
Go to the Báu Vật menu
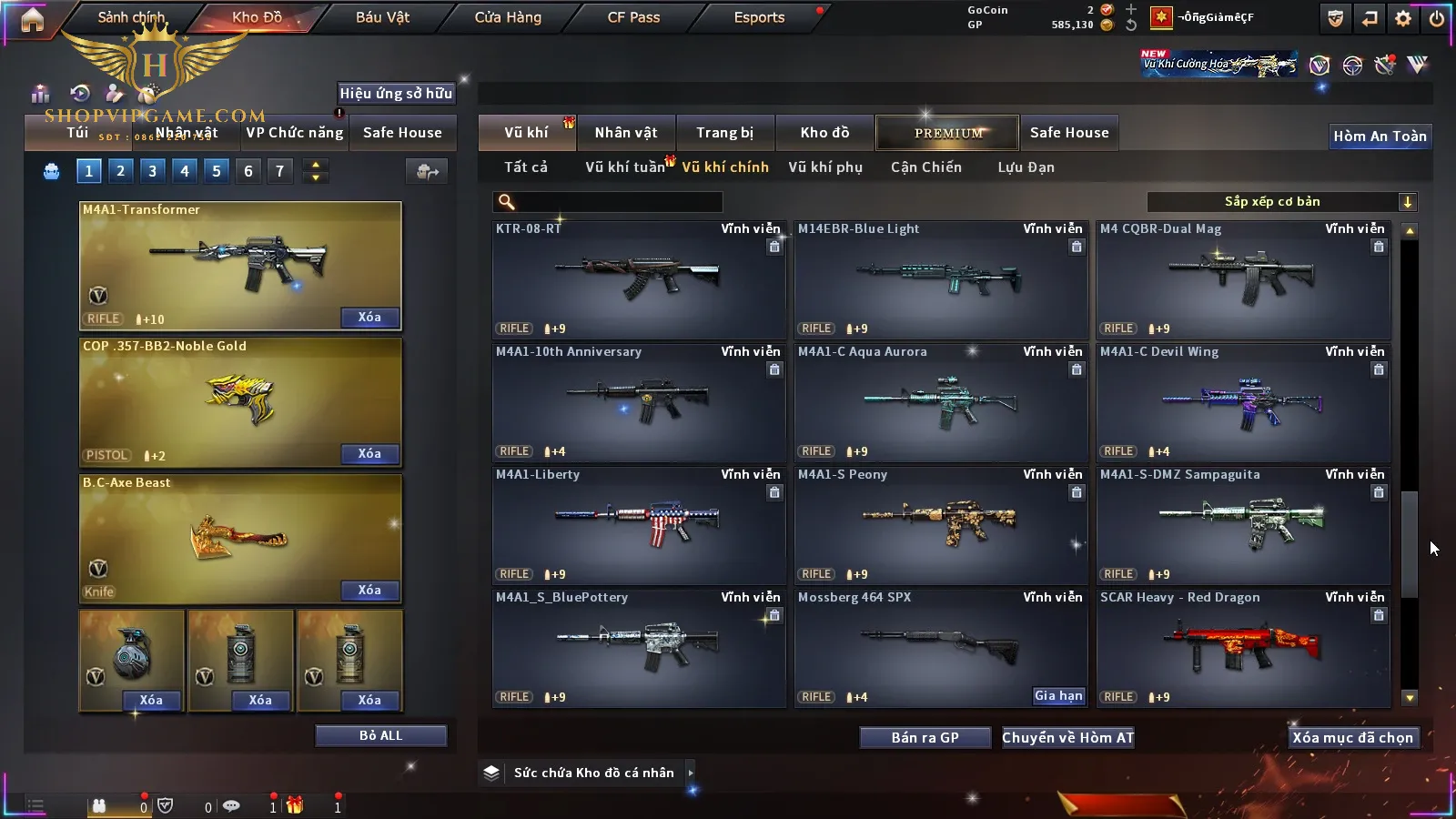click(x=382, y=17)
